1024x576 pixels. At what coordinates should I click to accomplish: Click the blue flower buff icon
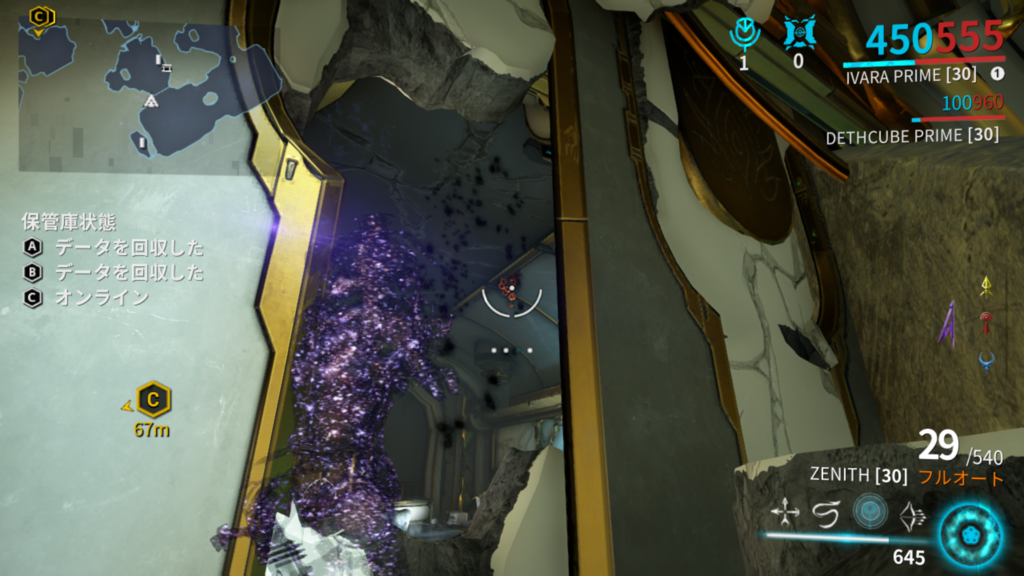point(745,34)
